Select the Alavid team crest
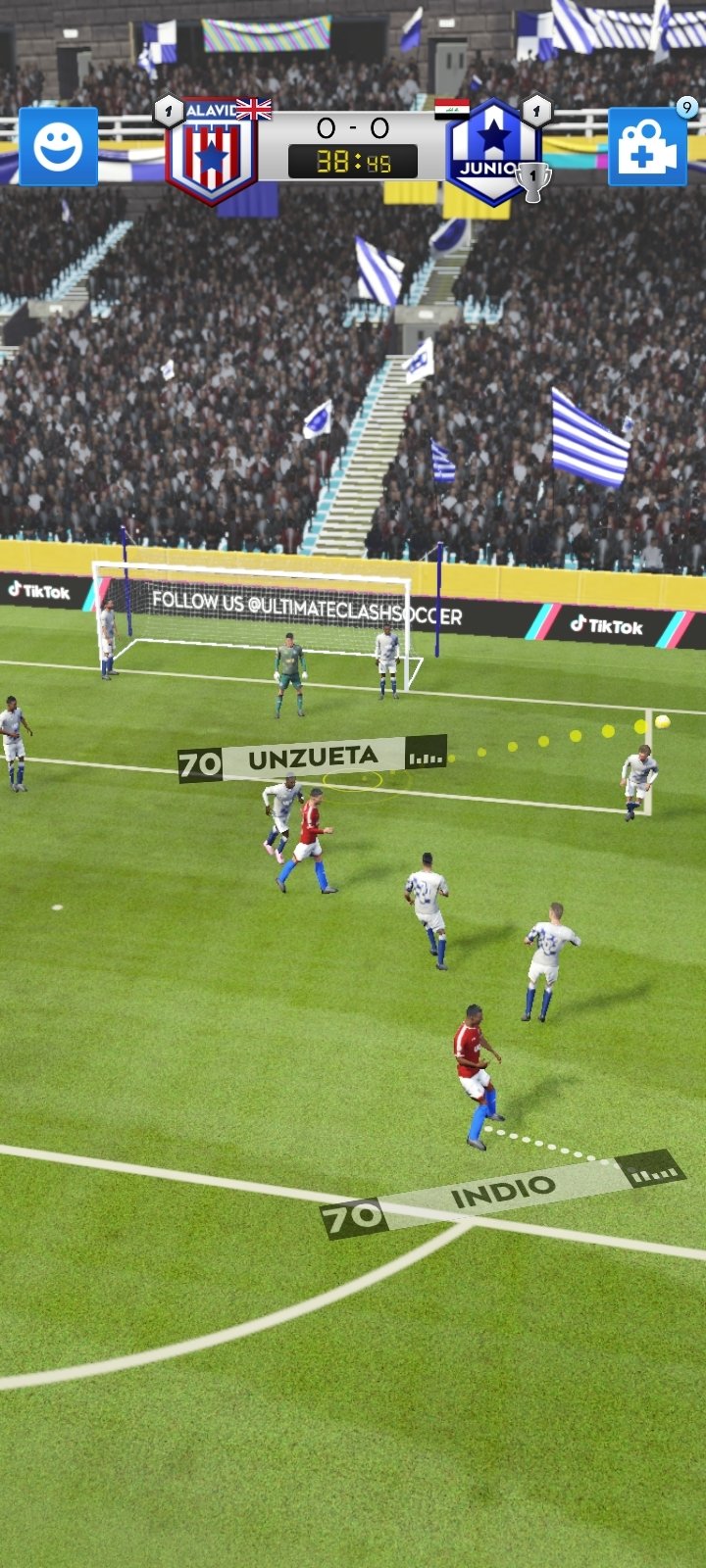Screen dimensions: 706x1568 click(211, 150)
